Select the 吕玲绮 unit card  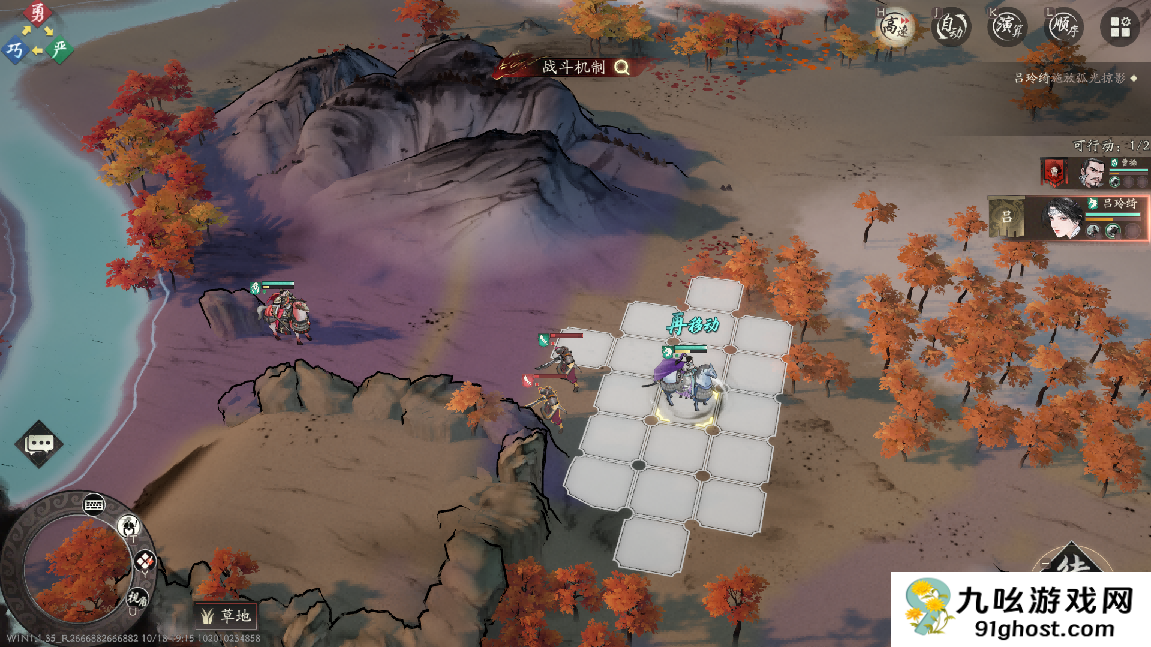(x=1068, y=218)
